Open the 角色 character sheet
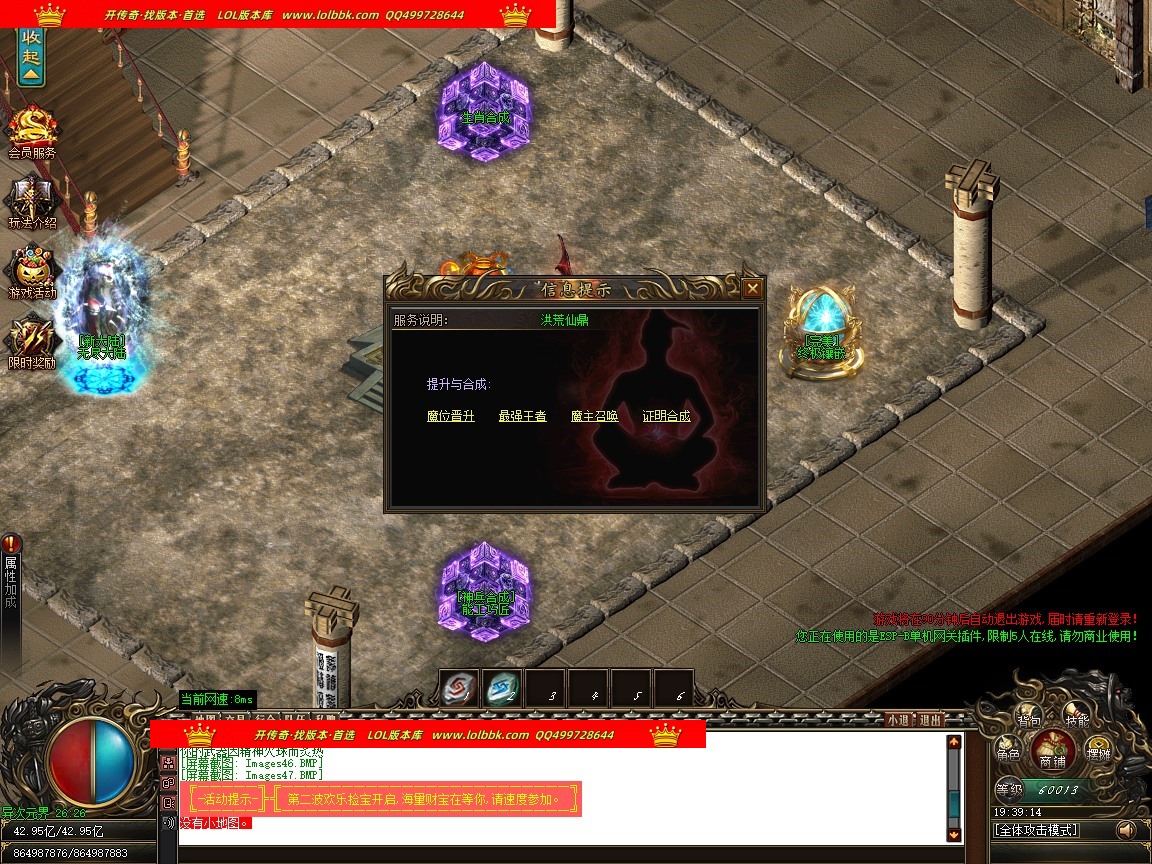Screen dimensions: 1152x864 pos(1008,755)
